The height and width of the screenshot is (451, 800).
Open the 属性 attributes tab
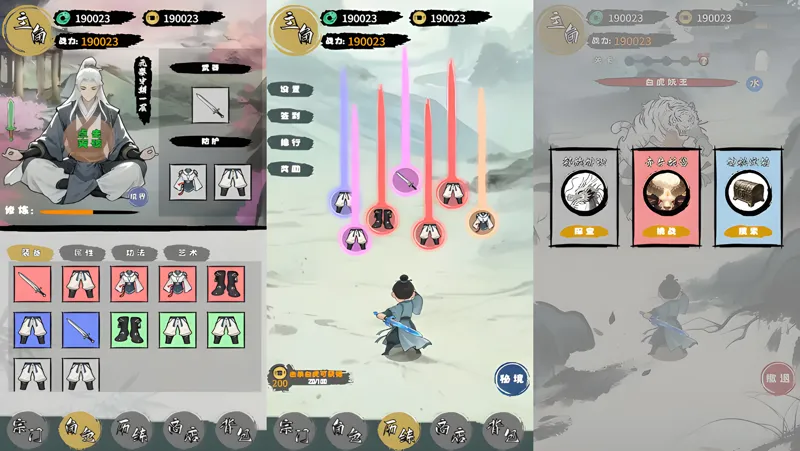83,253
